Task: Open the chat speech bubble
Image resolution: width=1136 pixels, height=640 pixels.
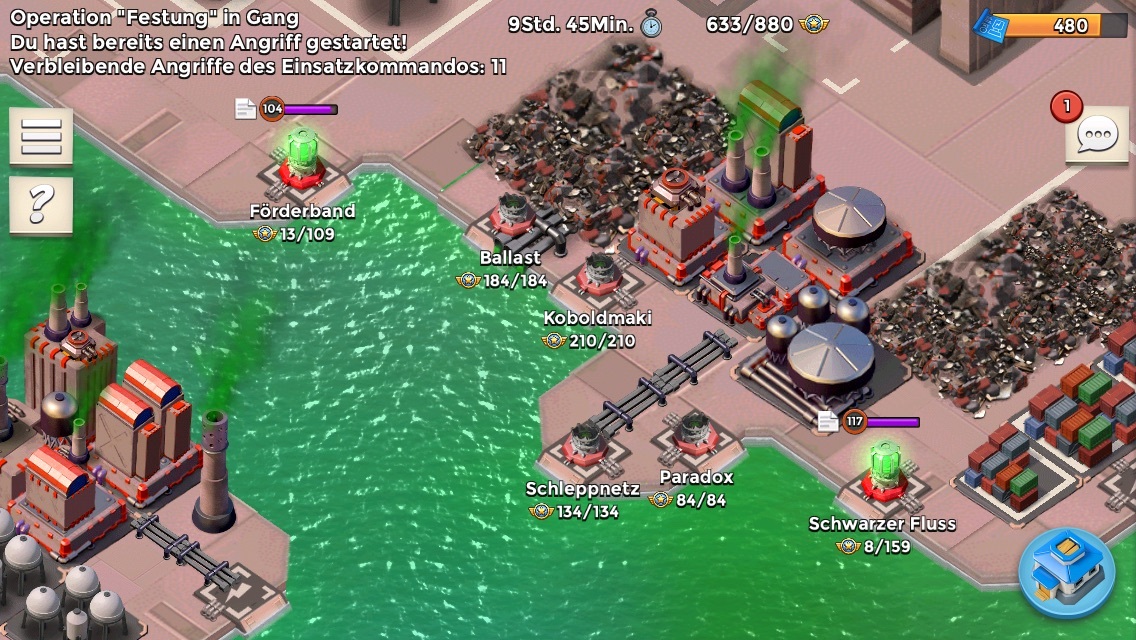Action: [x=1097, y=134]
